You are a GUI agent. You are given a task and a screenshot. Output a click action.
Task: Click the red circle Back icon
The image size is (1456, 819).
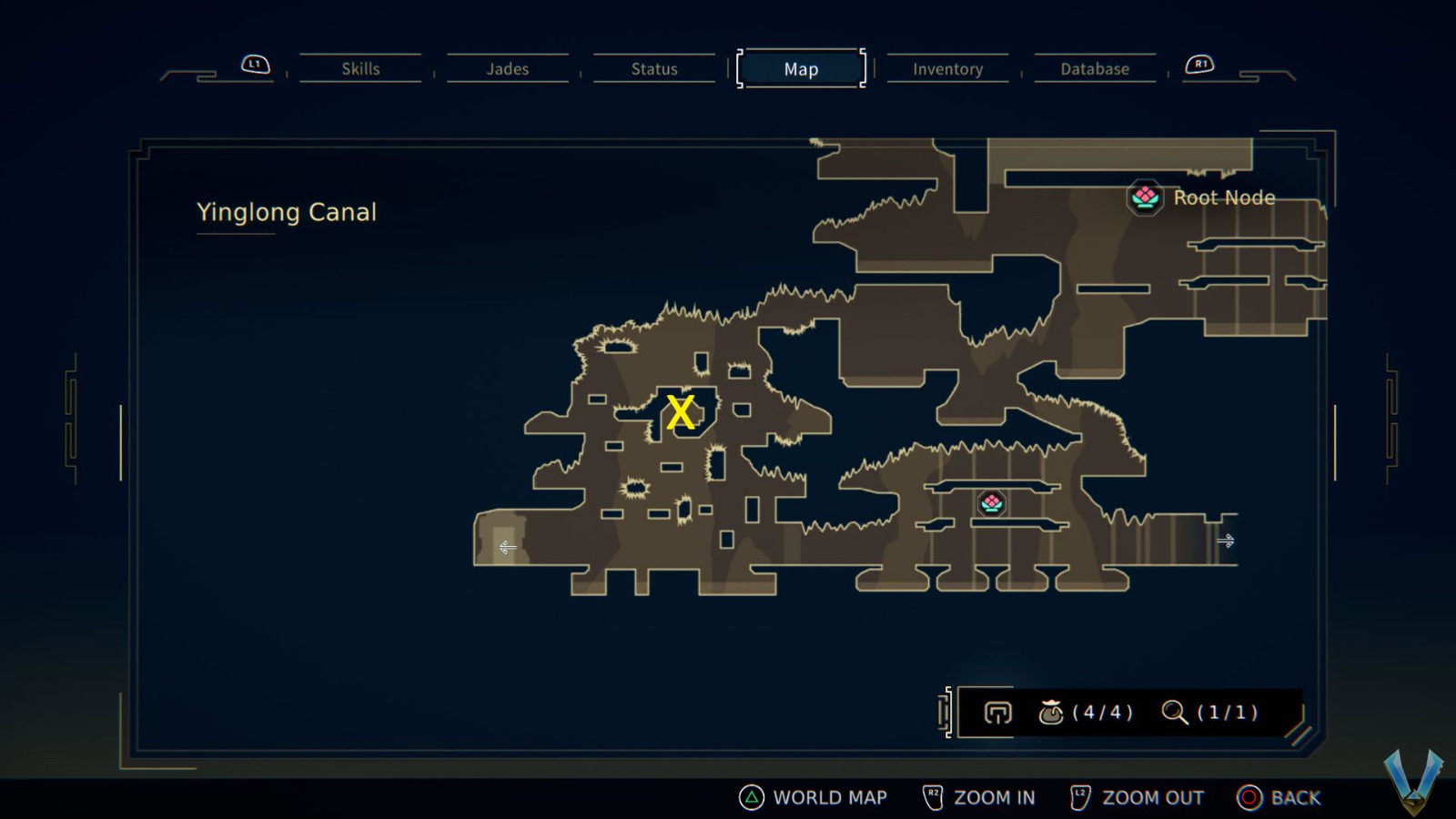[x=1249, y=797]
